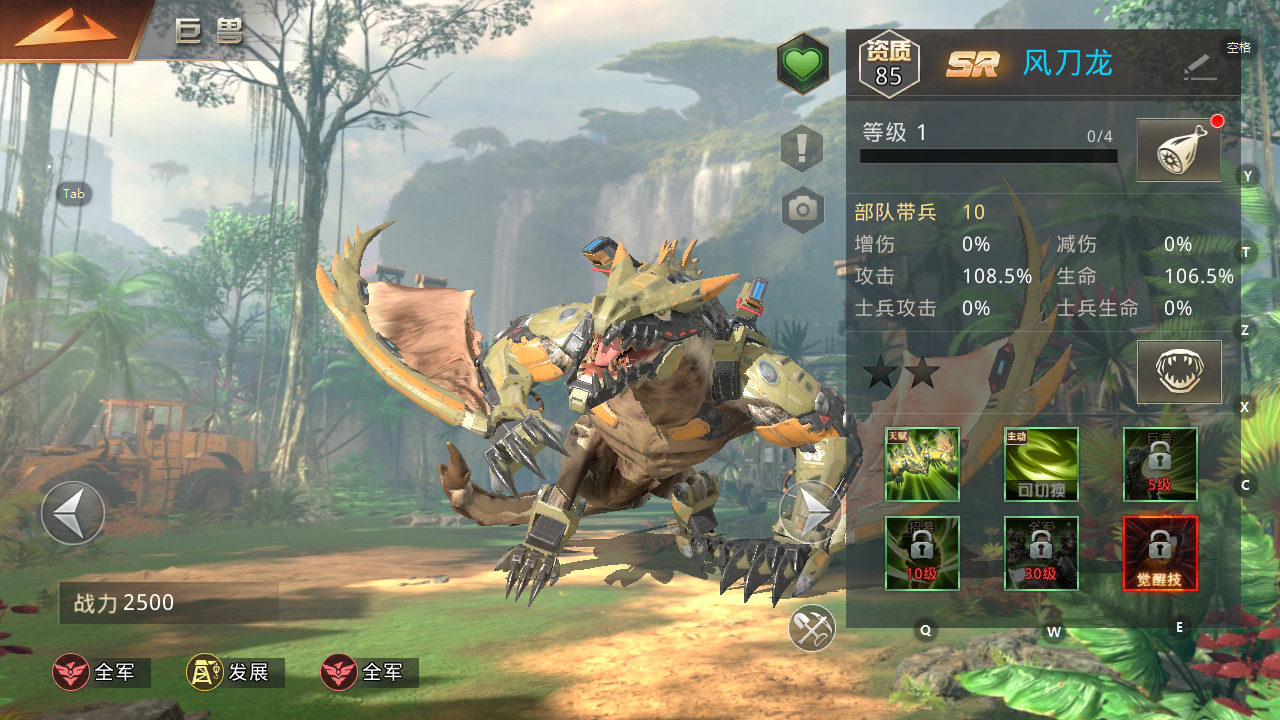Open the shovel and pickaxe tools icon
The height and width of the screenshot is (720, 1280).
[811, 628]
